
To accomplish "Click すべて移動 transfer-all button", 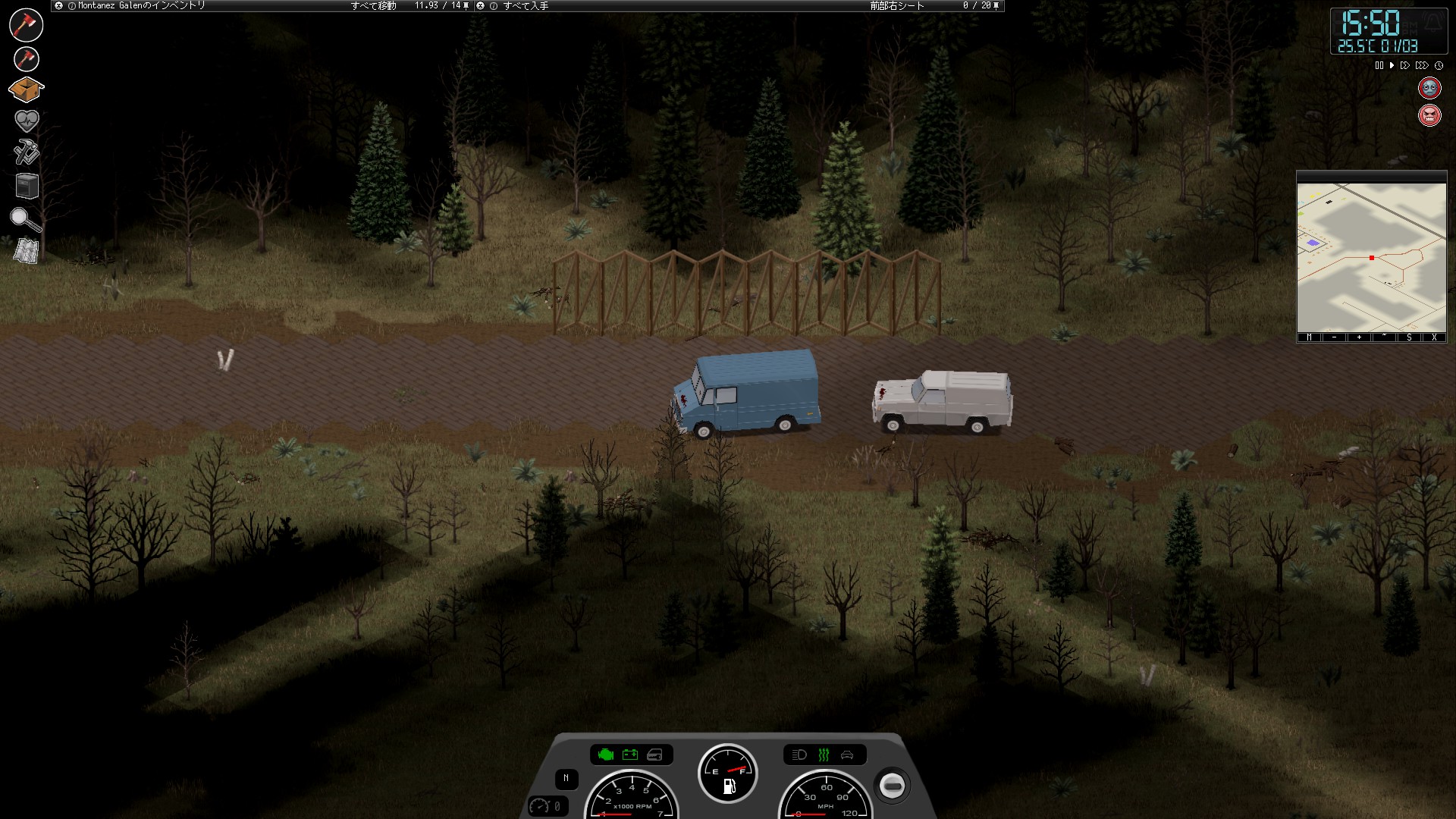I will 373,5.
